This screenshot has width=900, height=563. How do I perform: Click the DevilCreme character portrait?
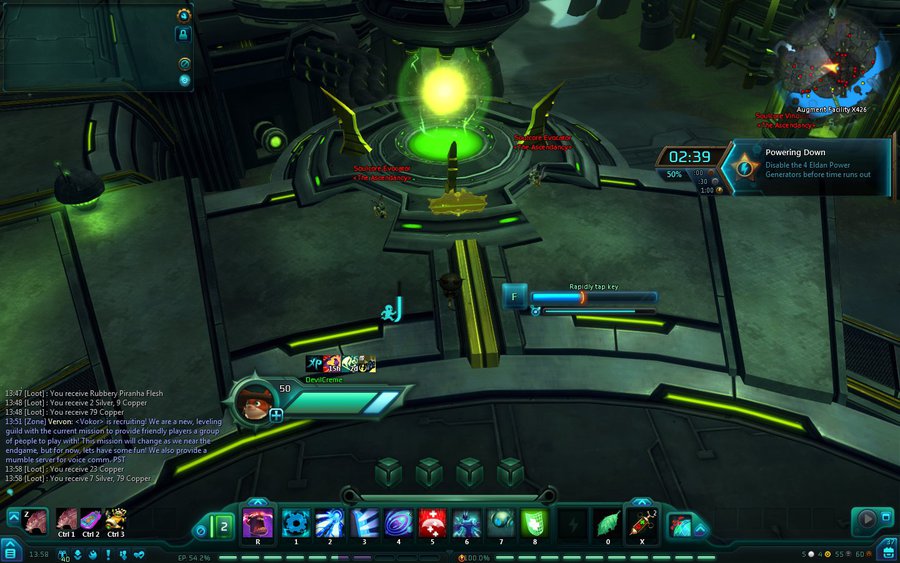click(257, 401)
